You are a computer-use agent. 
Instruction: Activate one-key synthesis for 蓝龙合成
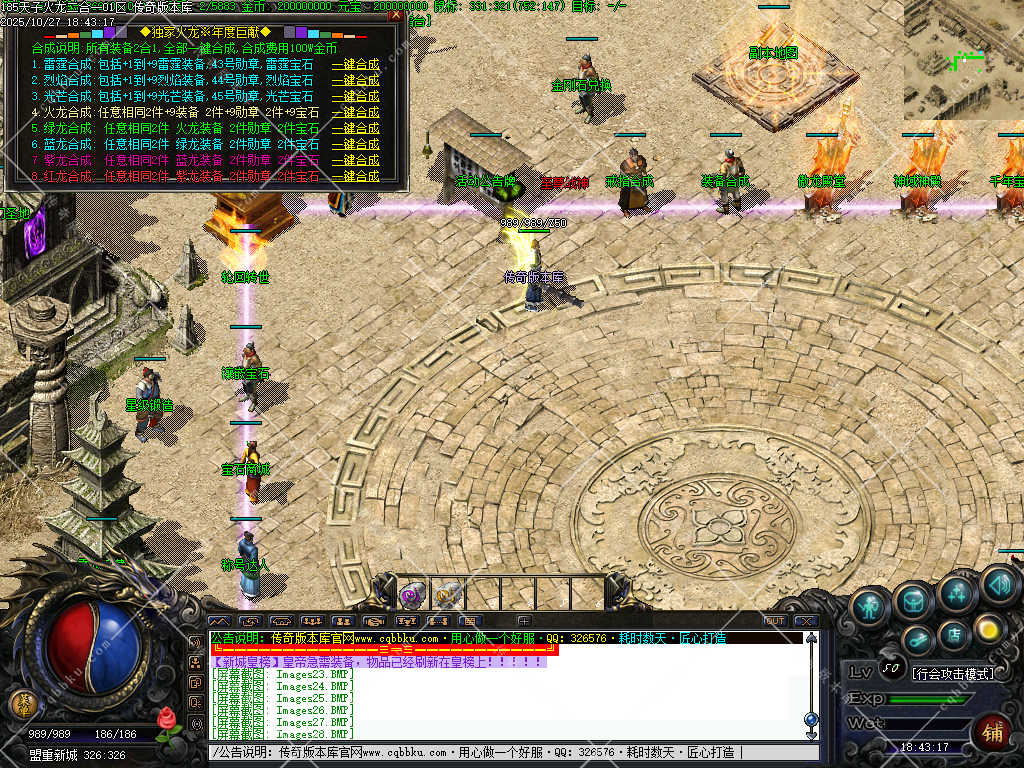click(x=356, y=144)
